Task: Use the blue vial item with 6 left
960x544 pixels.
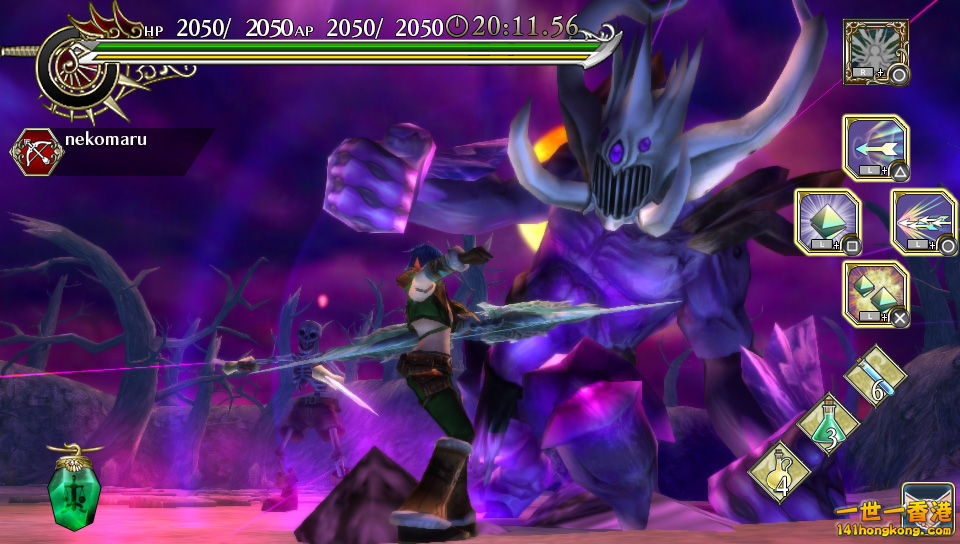Action: click(x=875, y=377)
